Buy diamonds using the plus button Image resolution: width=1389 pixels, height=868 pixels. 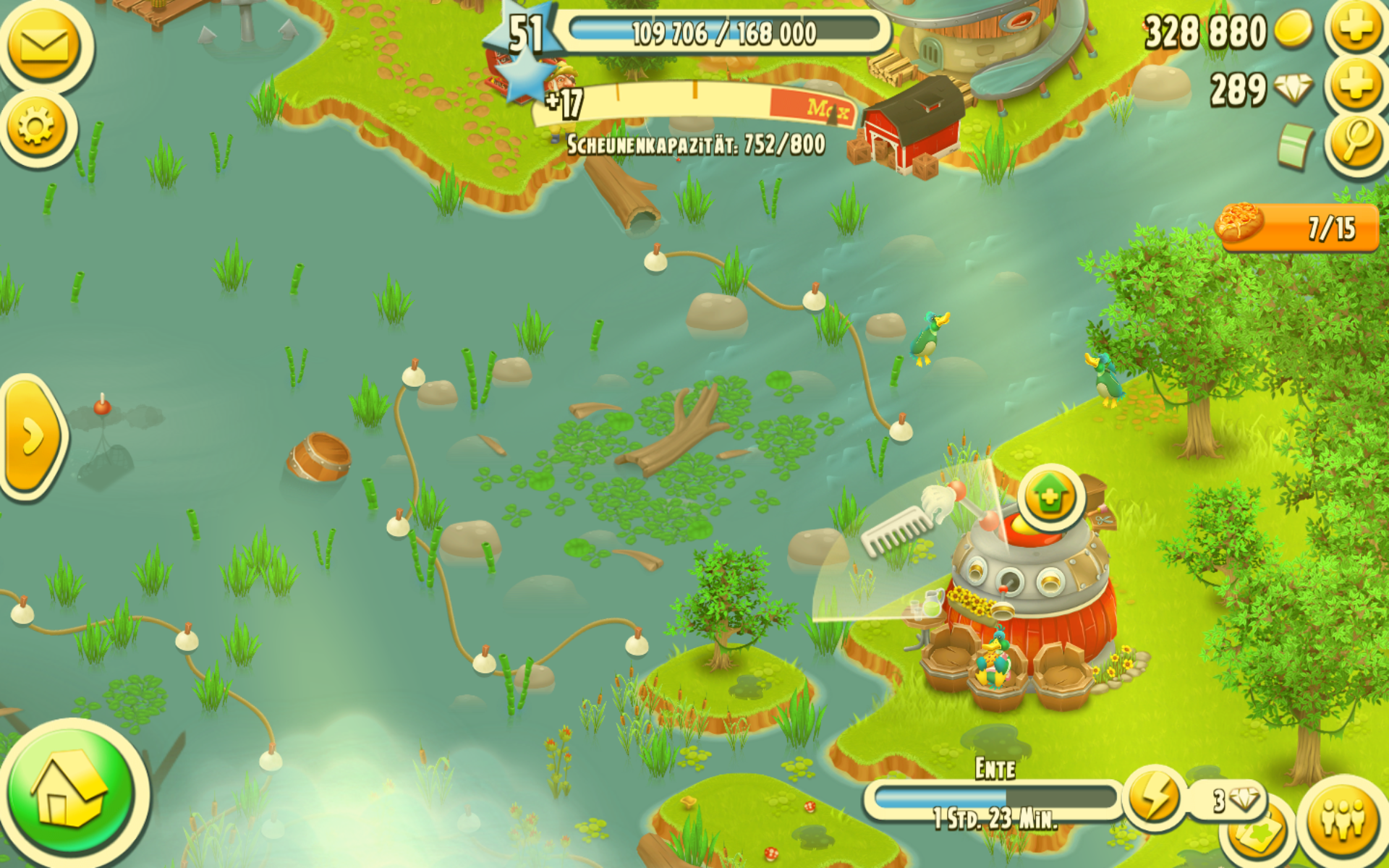click(x=1355, y=87)
